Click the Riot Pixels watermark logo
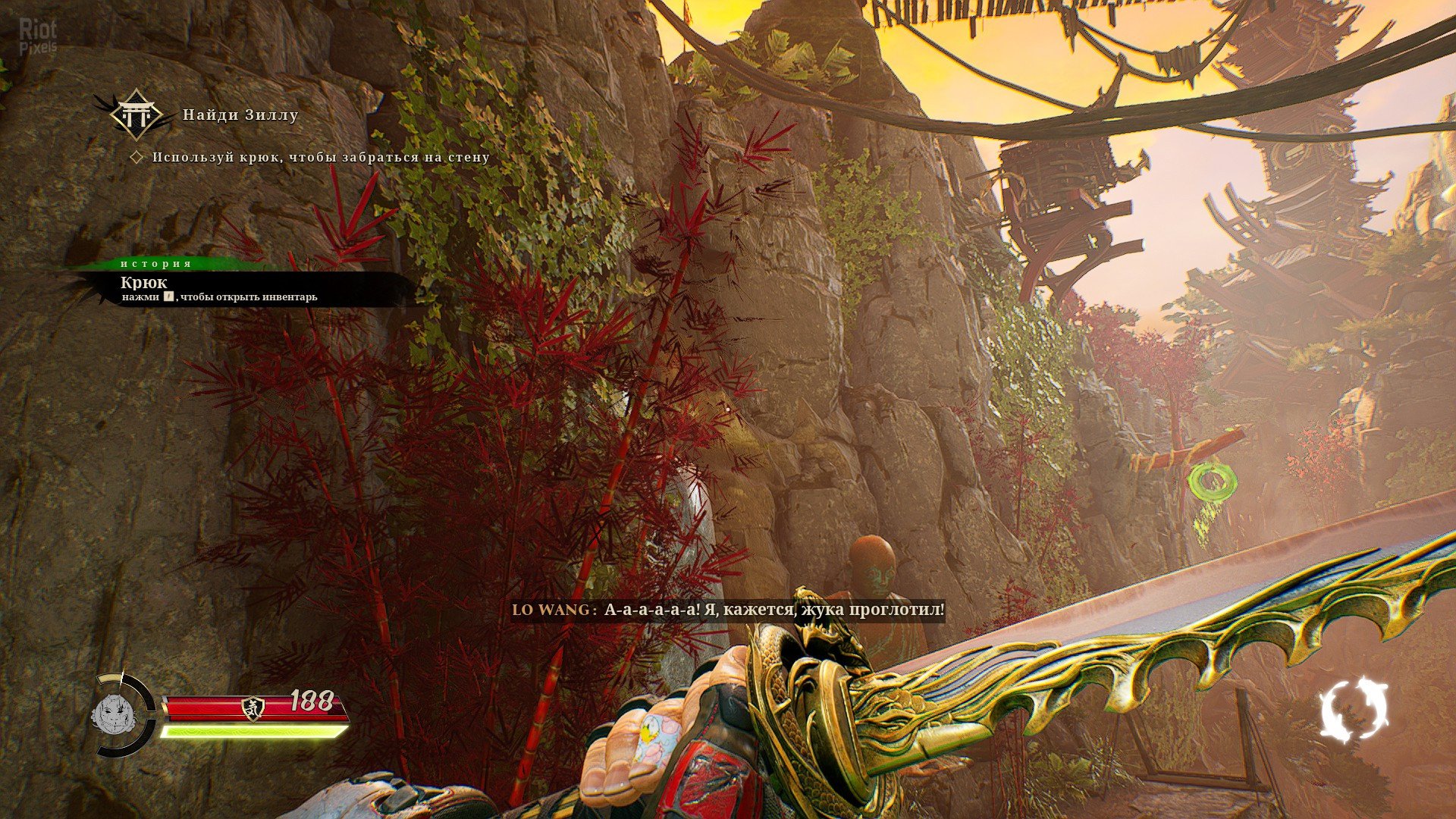The width and height of the screenshot is (1456, 819). [37, 36]
